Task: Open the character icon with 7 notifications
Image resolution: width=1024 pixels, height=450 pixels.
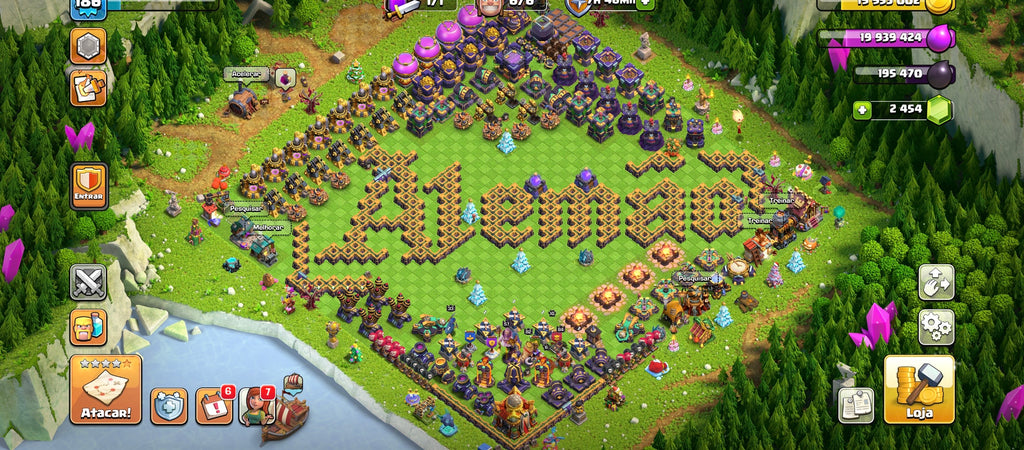Action: pos(256,405)
